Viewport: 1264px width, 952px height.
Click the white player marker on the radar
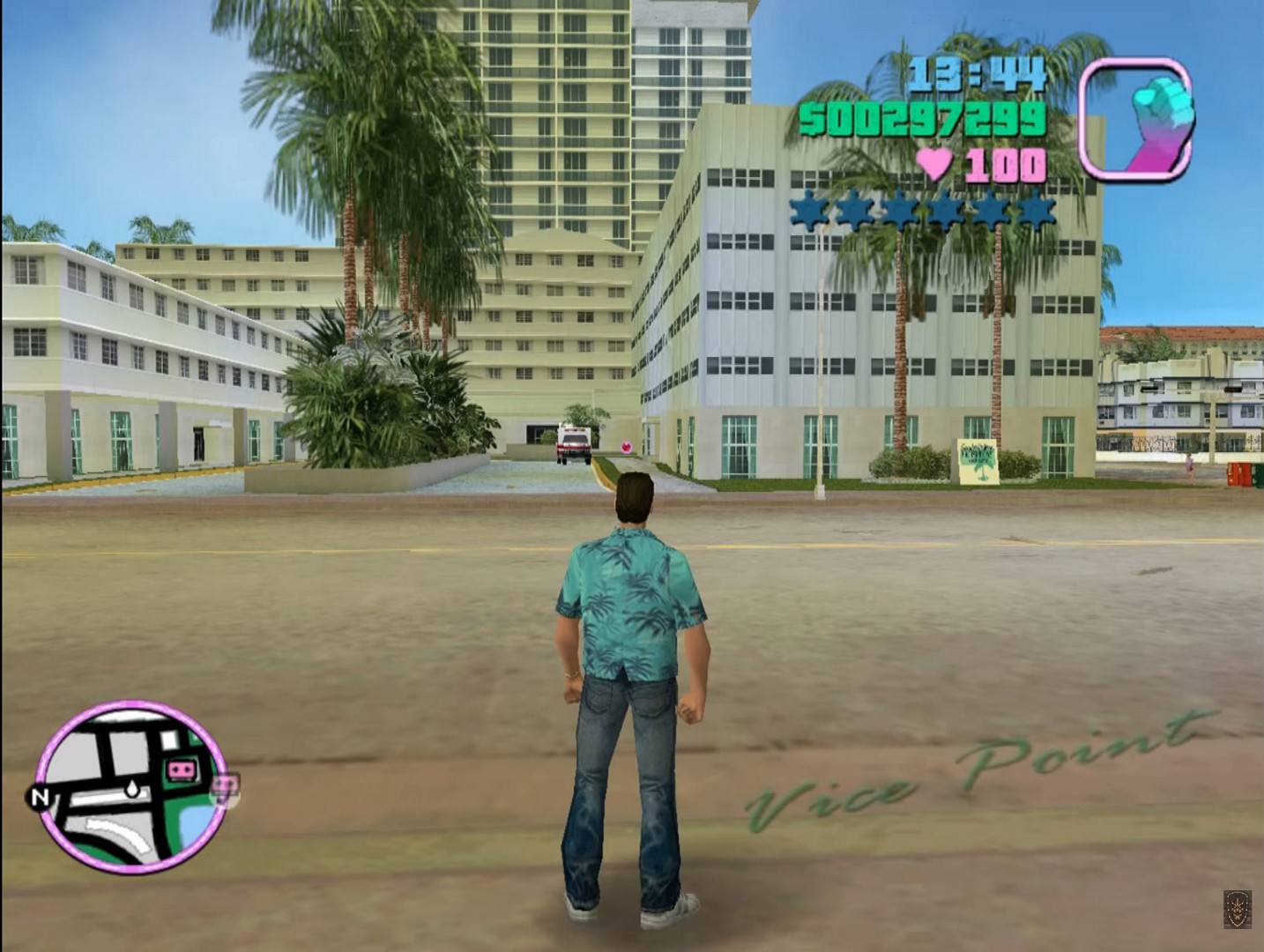(x=130, y=788)
